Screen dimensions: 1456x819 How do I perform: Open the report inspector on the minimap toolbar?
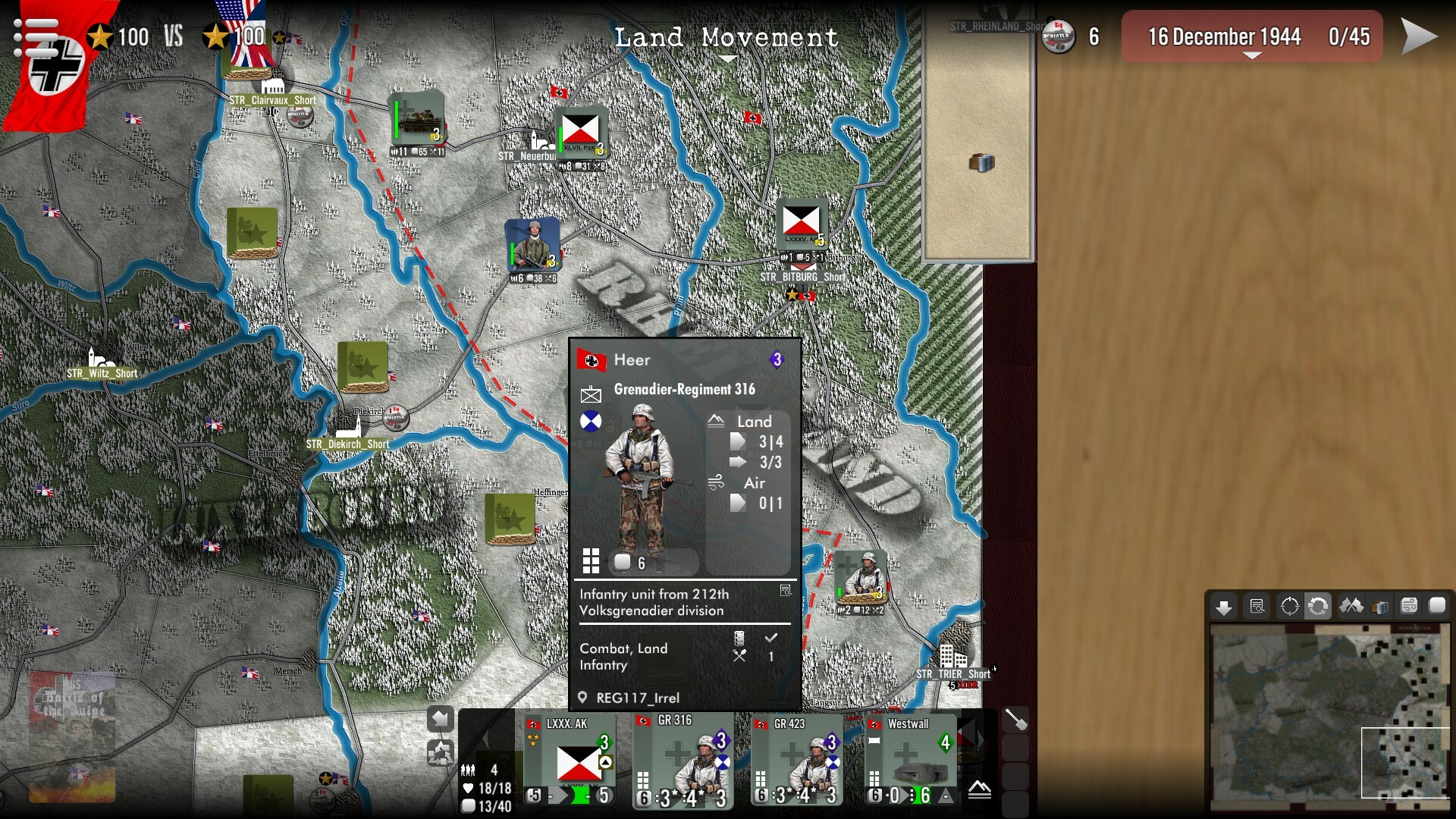point(1257,607)
